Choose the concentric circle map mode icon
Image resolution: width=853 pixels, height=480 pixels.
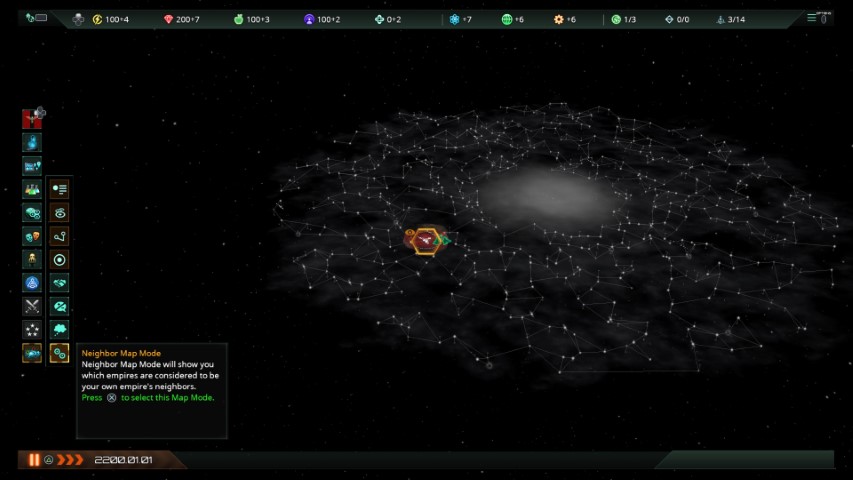click(59, 259)
